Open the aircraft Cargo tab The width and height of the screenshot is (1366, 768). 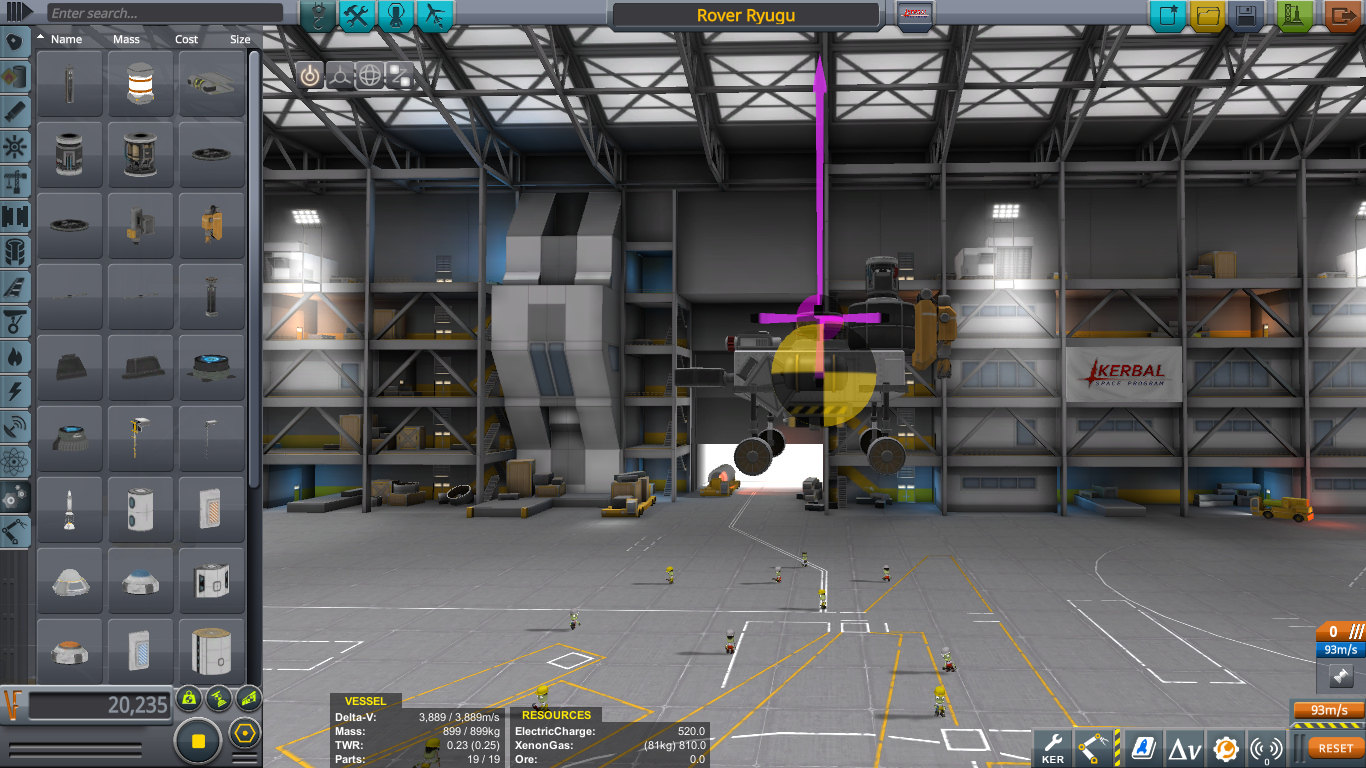[435, 16]
